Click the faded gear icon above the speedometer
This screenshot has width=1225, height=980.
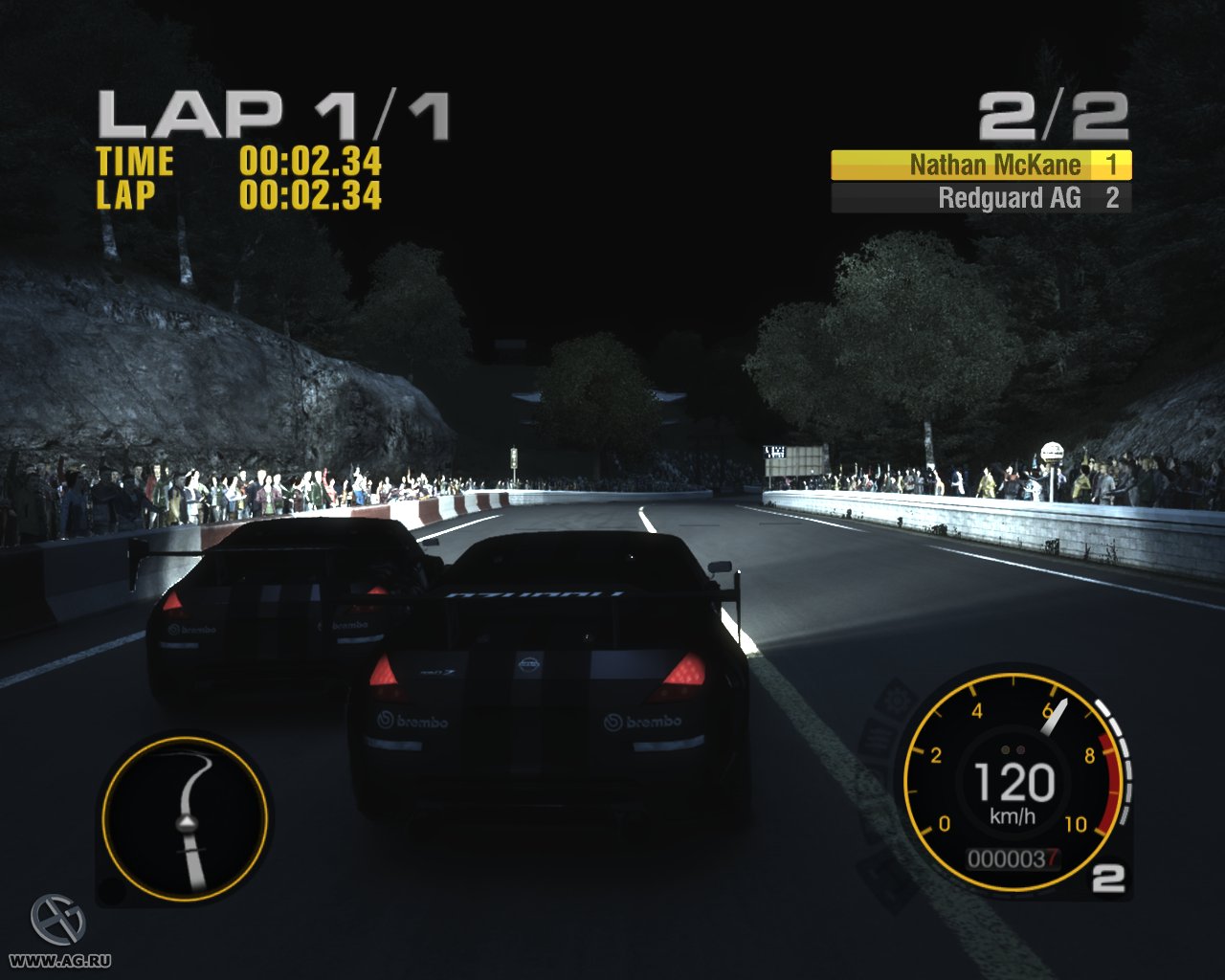896,699
